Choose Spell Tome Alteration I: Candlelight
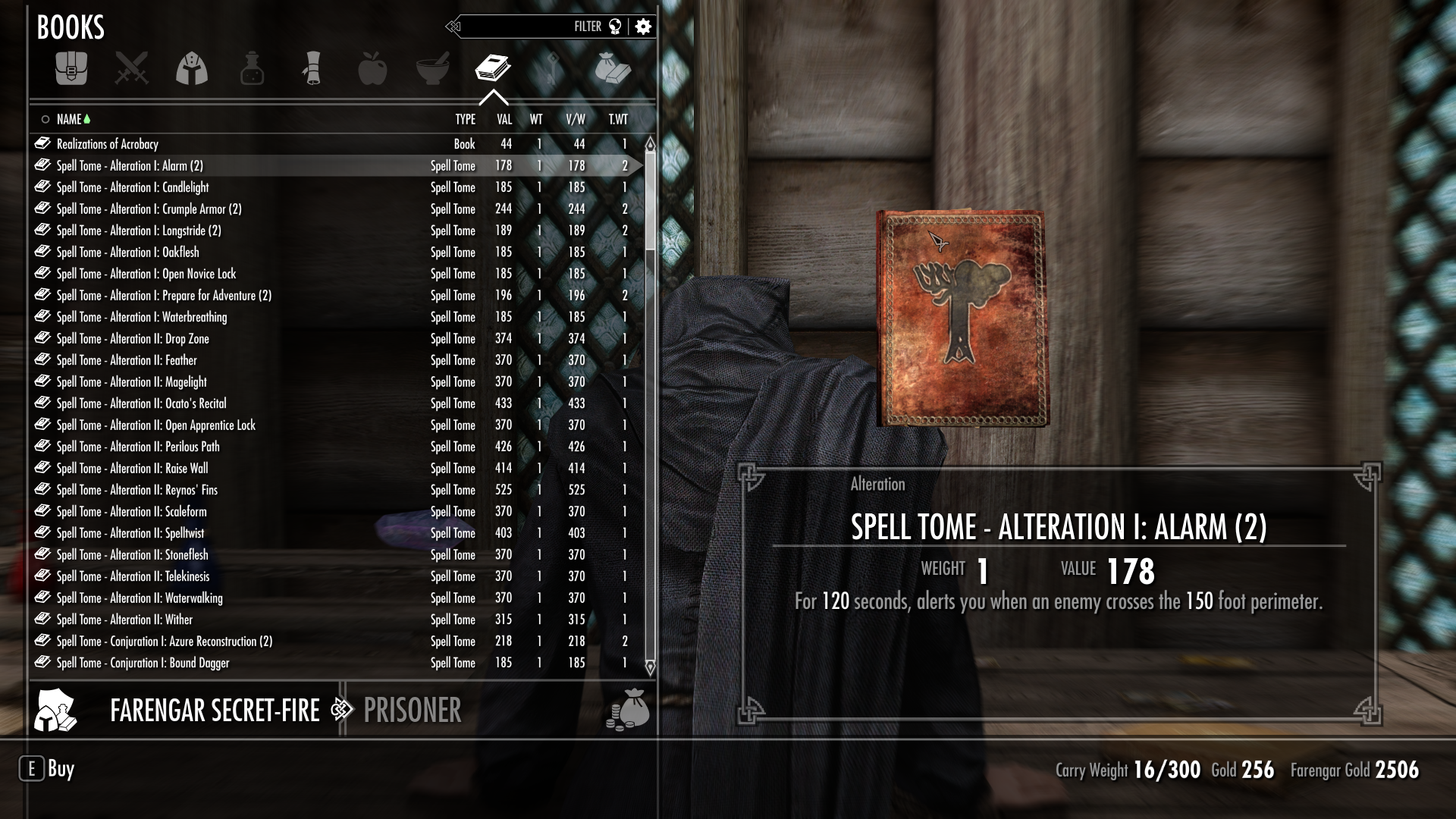 click(x=133, y=187)
